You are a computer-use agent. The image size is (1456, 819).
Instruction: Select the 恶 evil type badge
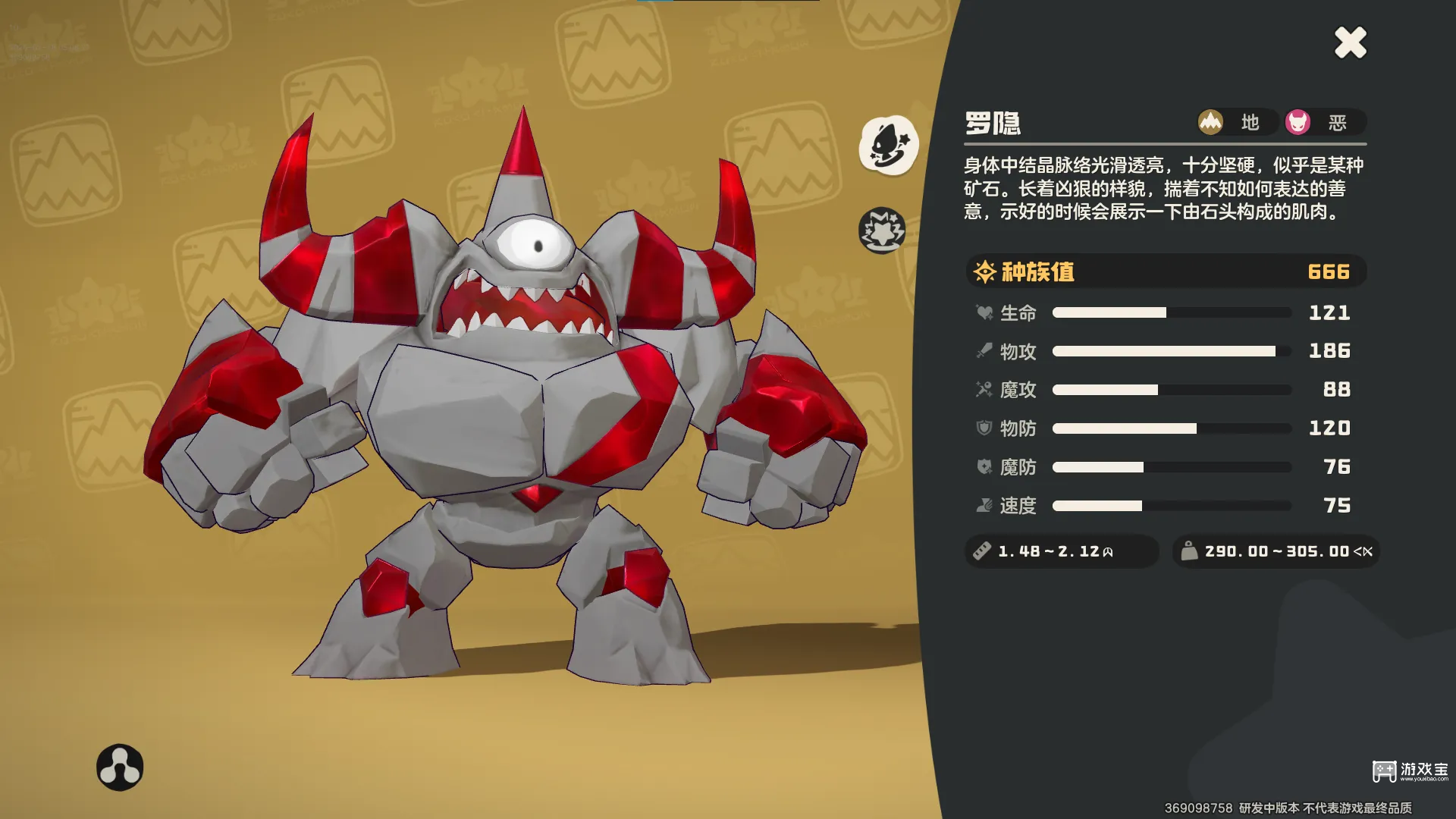1323,122
